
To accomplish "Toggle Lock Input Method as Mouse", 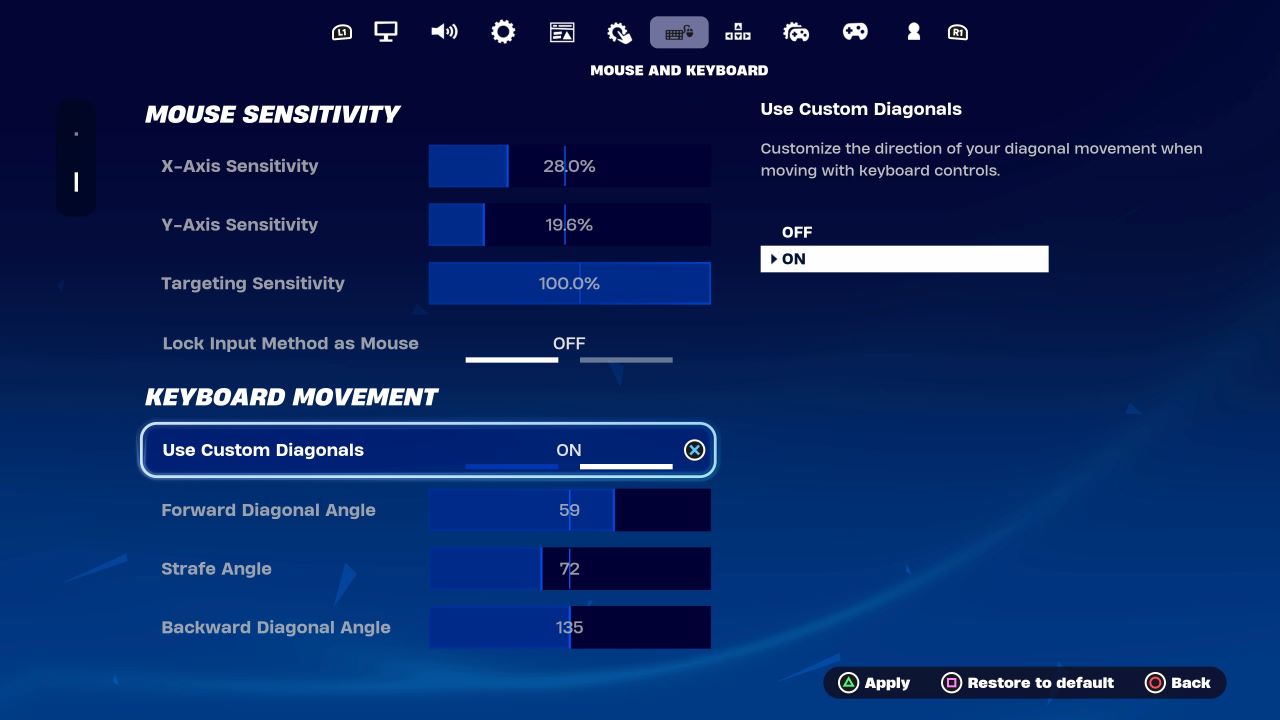I will tap(569, 343).
